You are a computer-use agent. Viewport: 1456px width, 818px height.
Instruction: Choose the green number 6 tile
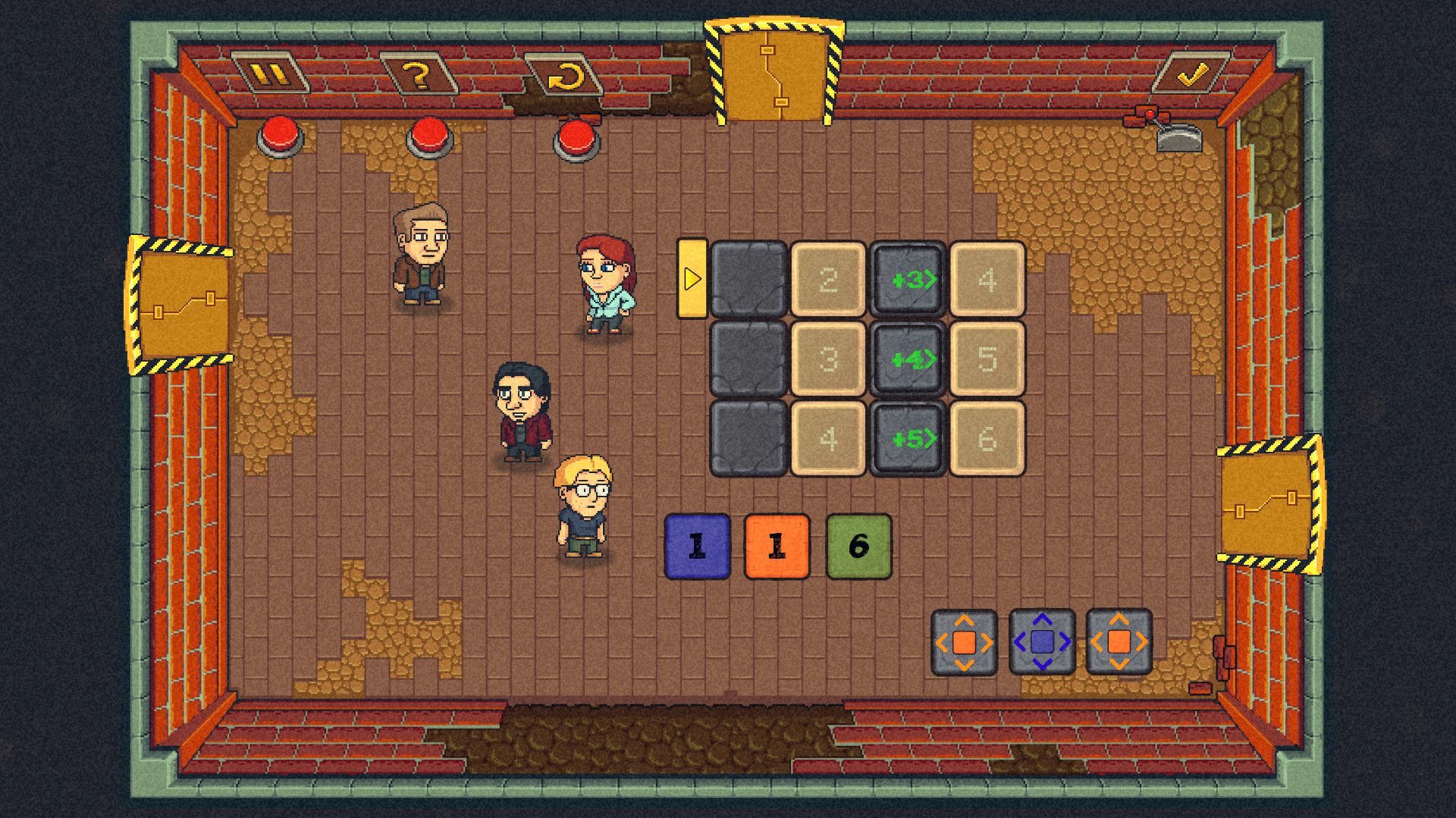(x=858, y=547)
